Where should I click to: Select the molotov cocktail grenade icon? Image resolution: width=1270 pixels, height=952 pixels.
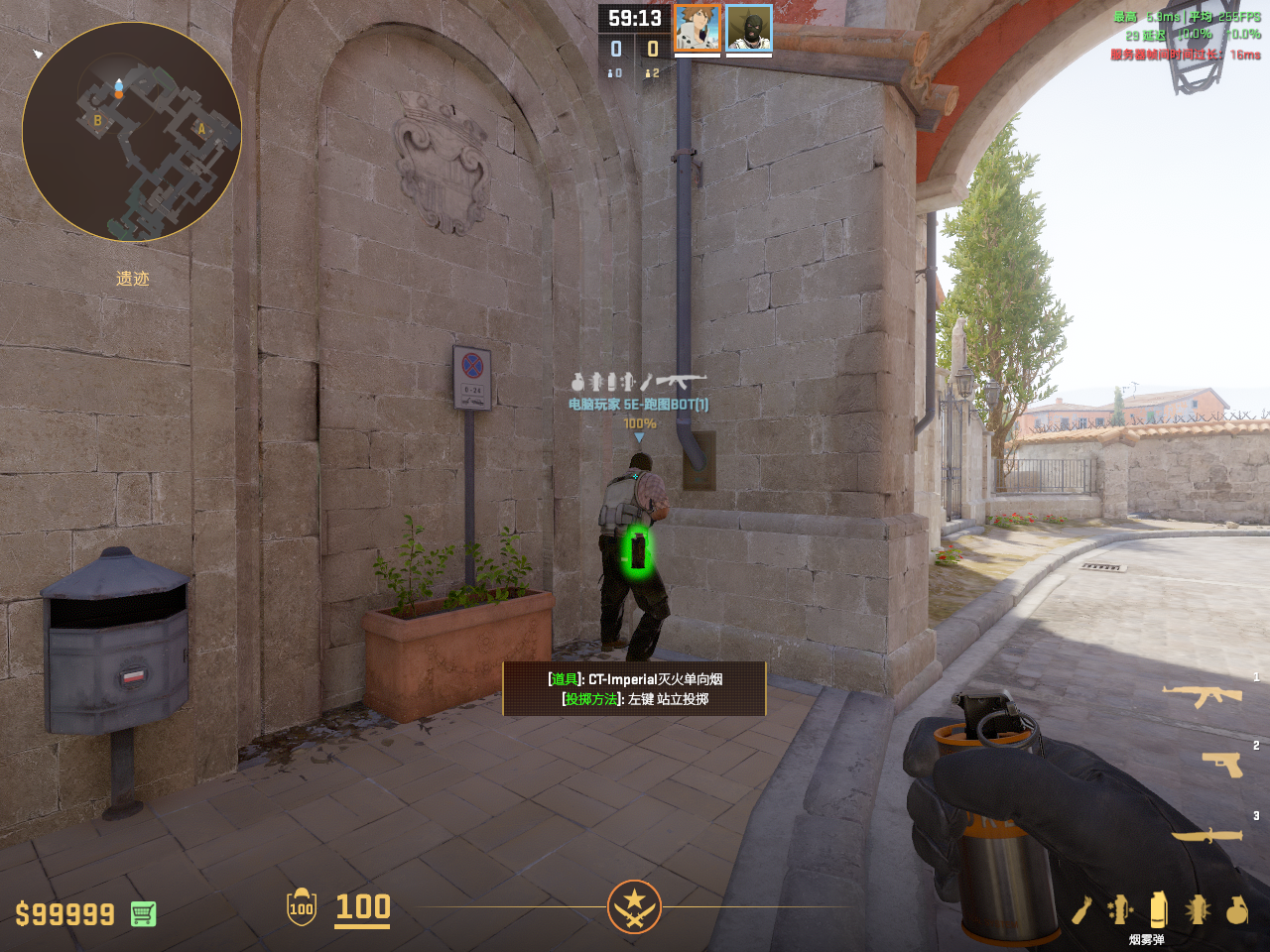[1081, 909]
